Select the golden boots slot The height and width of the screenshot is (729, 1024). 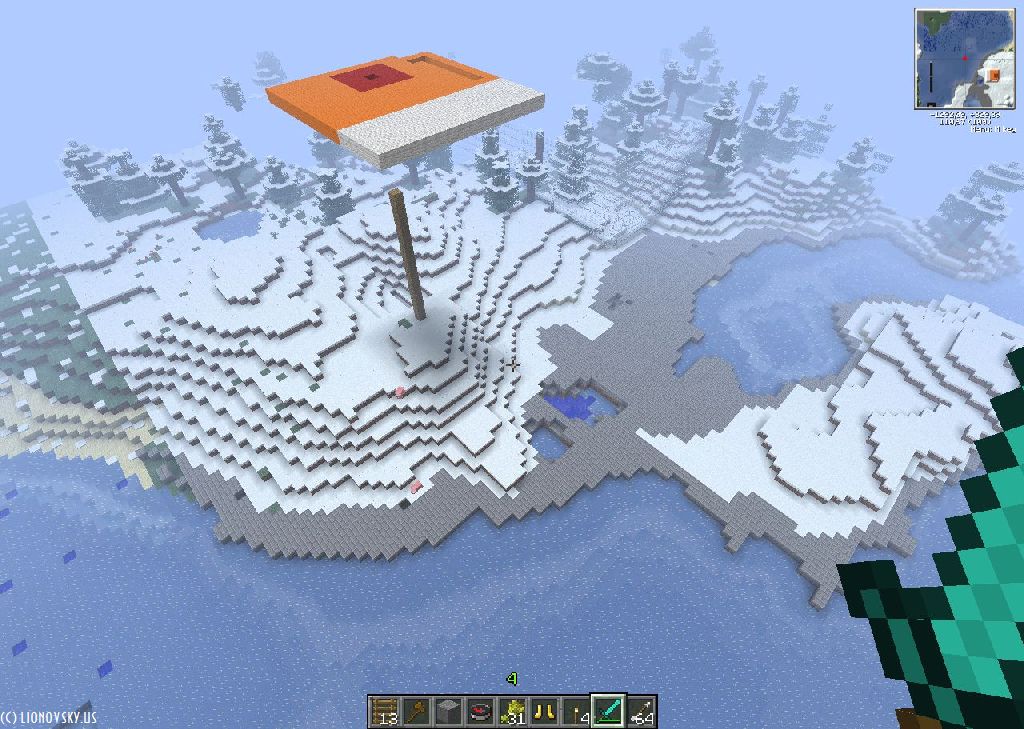pyautogui.click(x=545, y=711)
